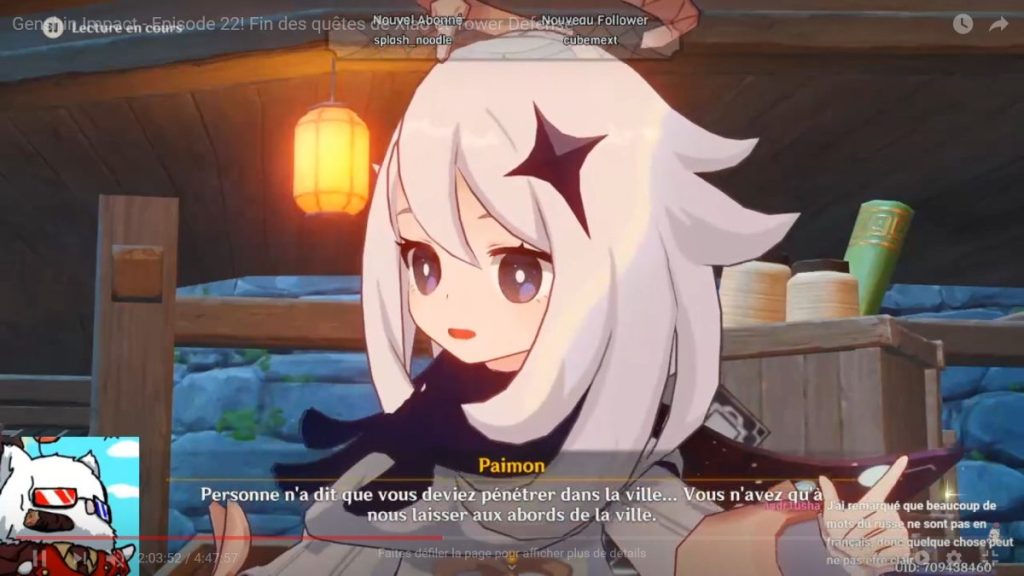This screenshot has width=1024, height=576.
Task: Pause the video playback
Action: click(40, 557)
